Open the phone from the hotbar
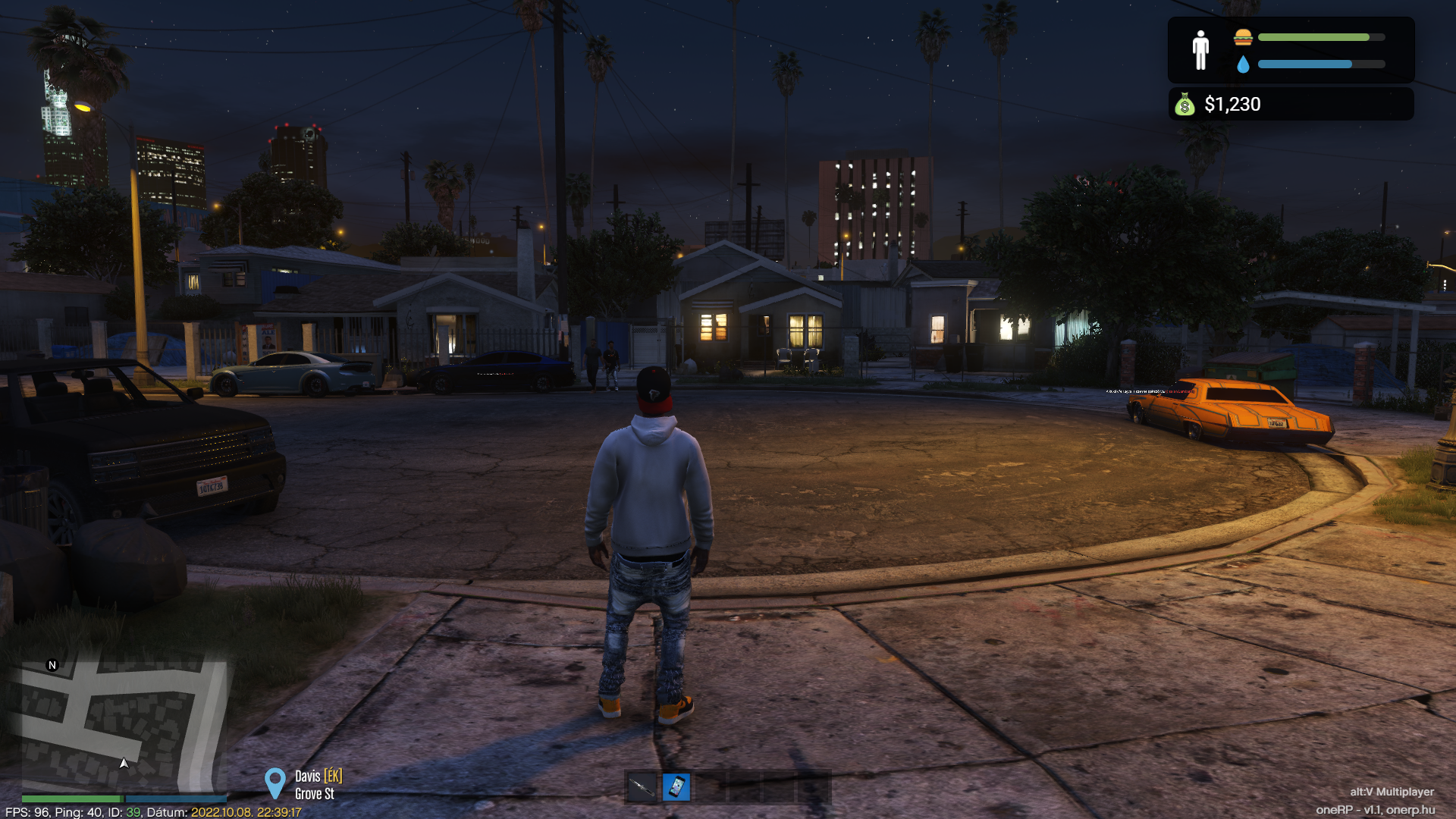The width and height of the screenshot is (1456, 819). tap(676, 787)
